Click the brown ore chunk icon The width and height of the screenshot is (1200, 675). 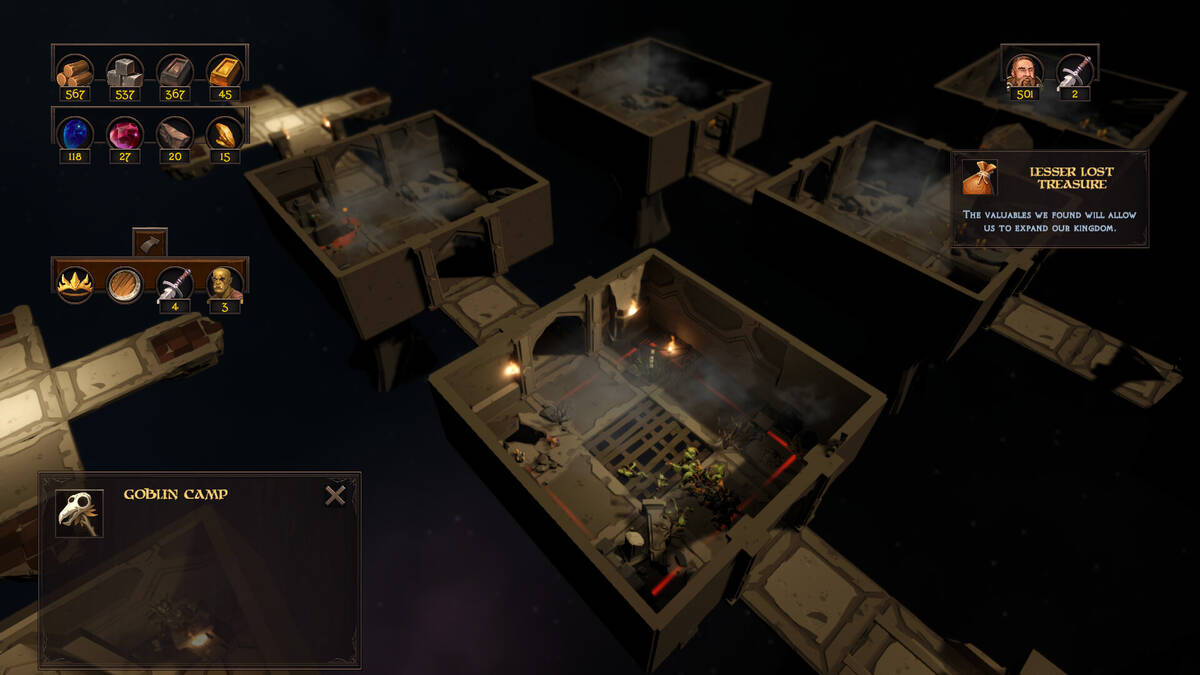[175, 133]
